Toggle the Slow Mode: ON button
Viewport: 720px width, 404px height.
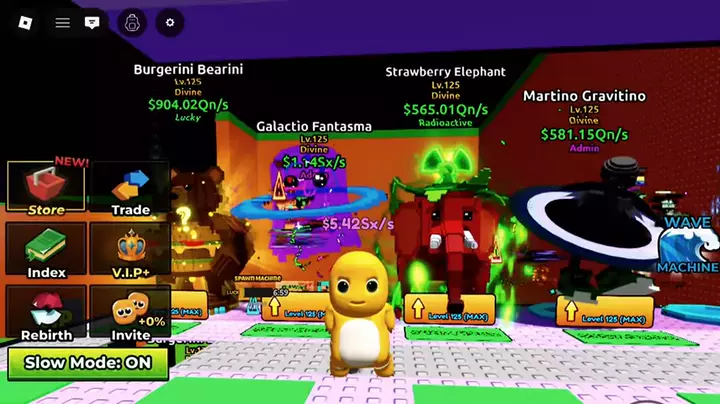tap(88, 363)
